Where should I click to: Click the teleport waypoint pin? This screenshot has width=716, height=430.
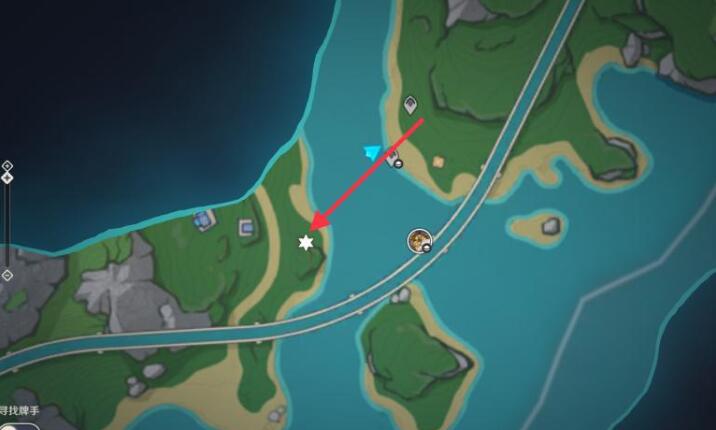coord(410,104)
